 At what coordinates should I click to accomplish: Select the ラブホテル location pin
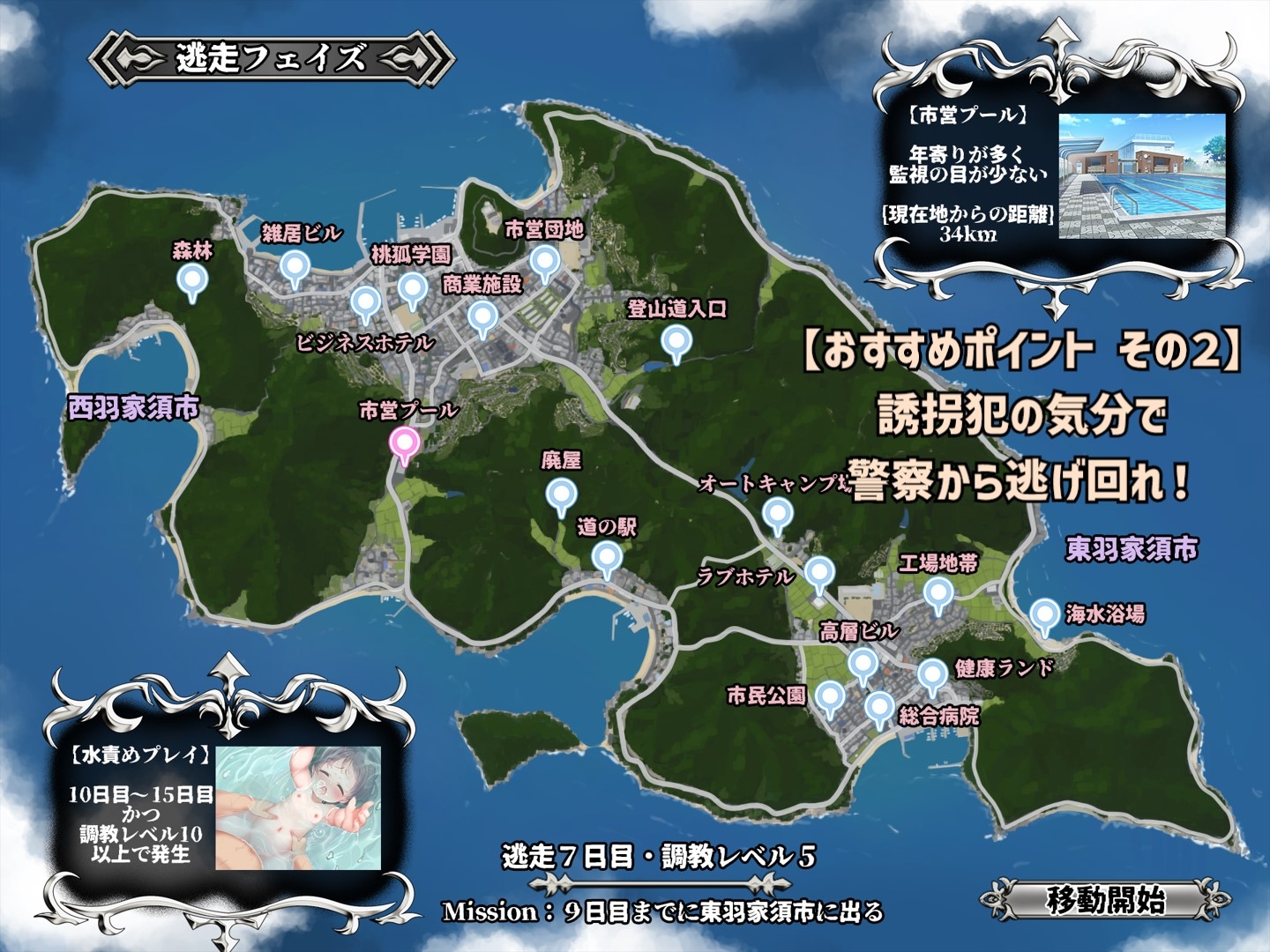[x=818, y=573]
